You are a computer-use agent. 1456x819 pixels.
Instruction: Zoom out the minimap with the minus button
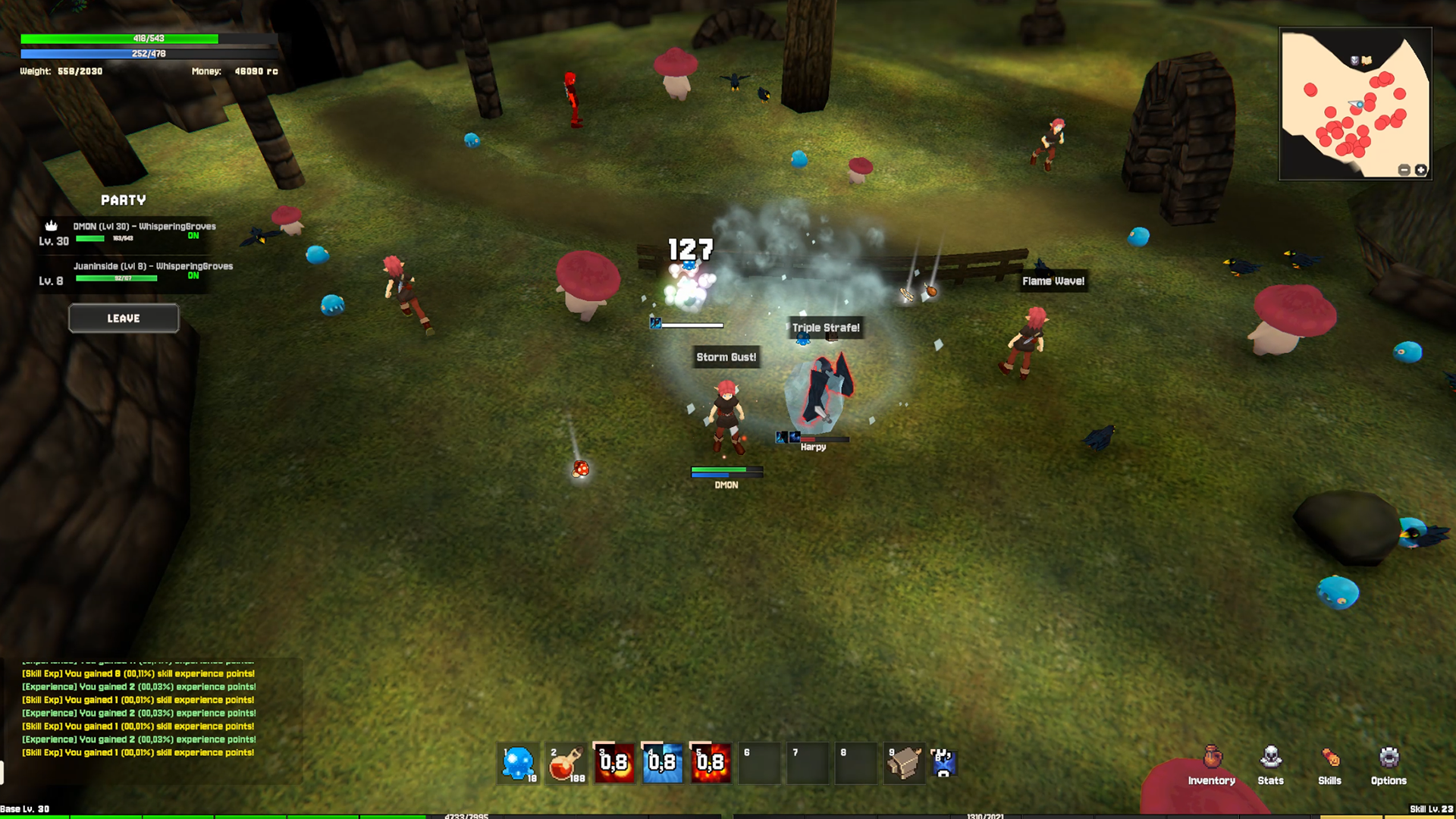(1404, 170)
